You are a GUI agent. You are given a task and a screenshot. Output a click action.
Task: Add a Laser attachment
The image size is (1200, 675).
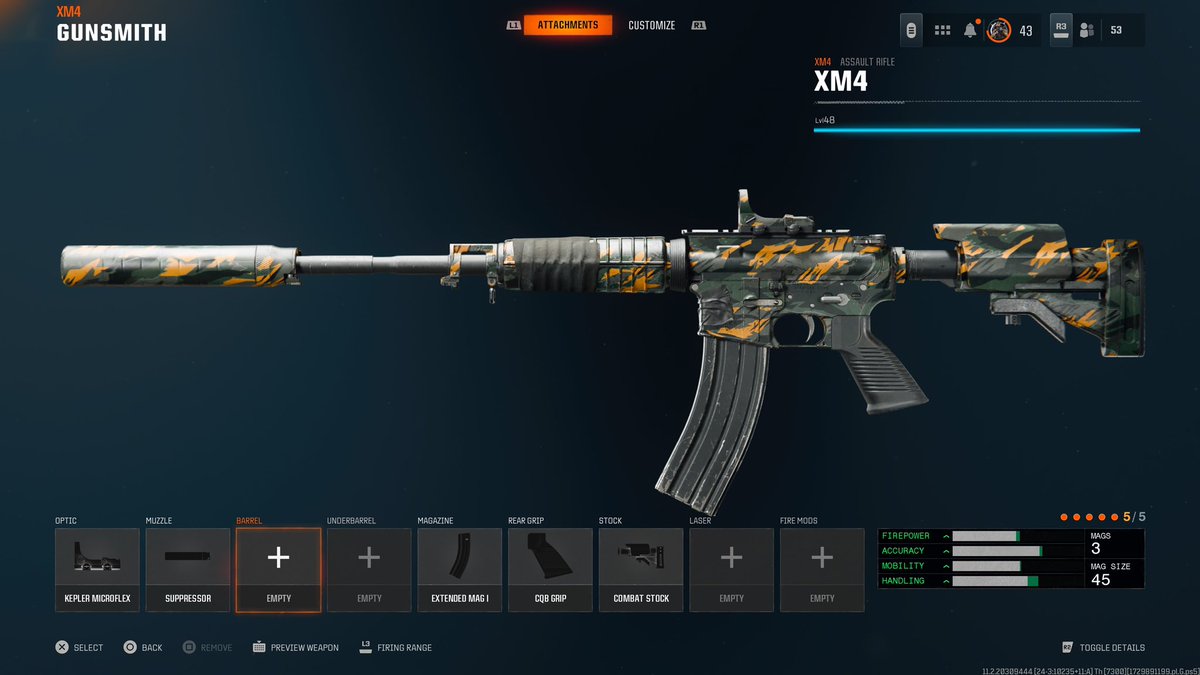click(731, 569)
